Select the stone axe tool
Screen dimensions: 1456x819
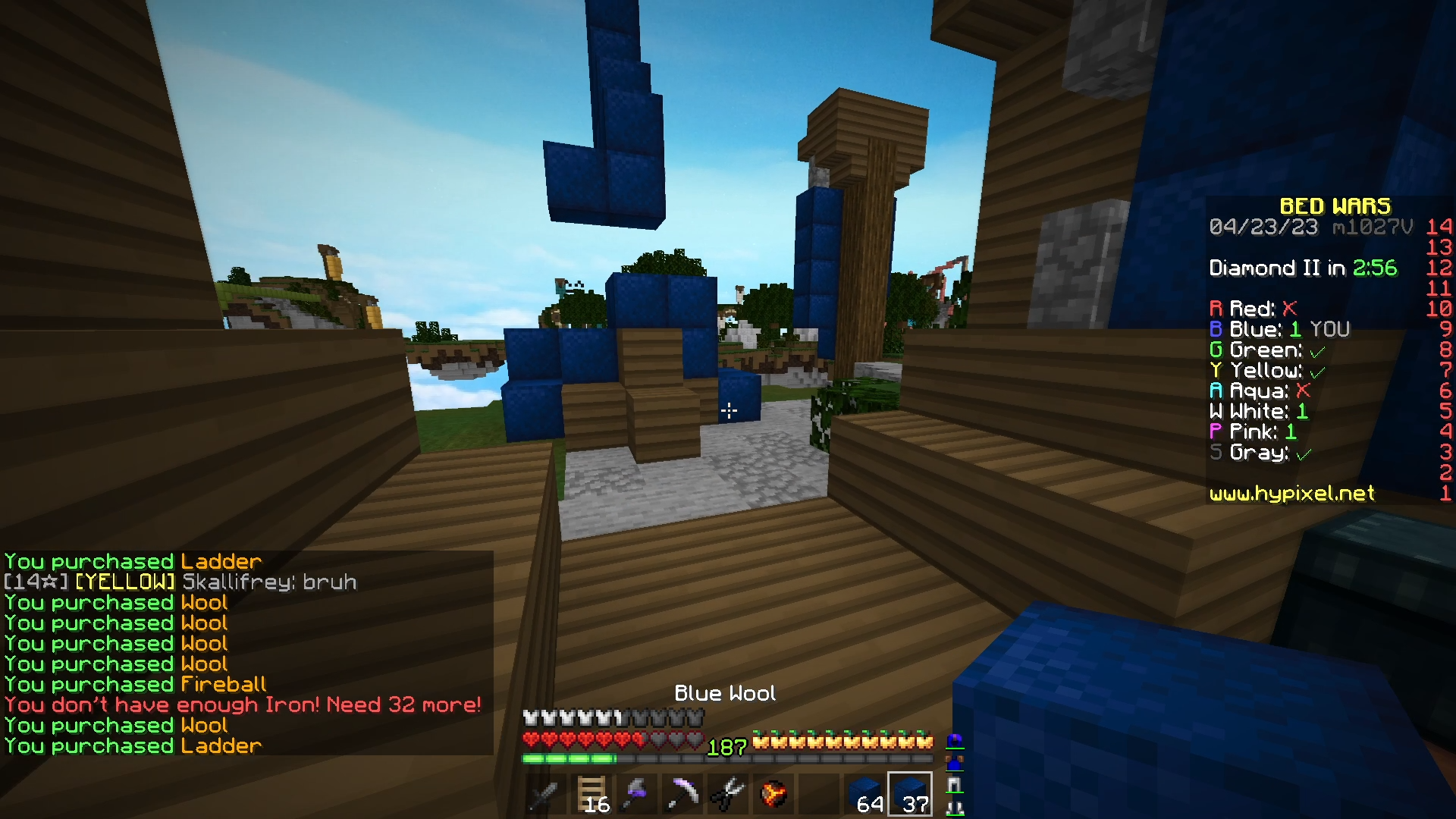[x=639, y=794]
